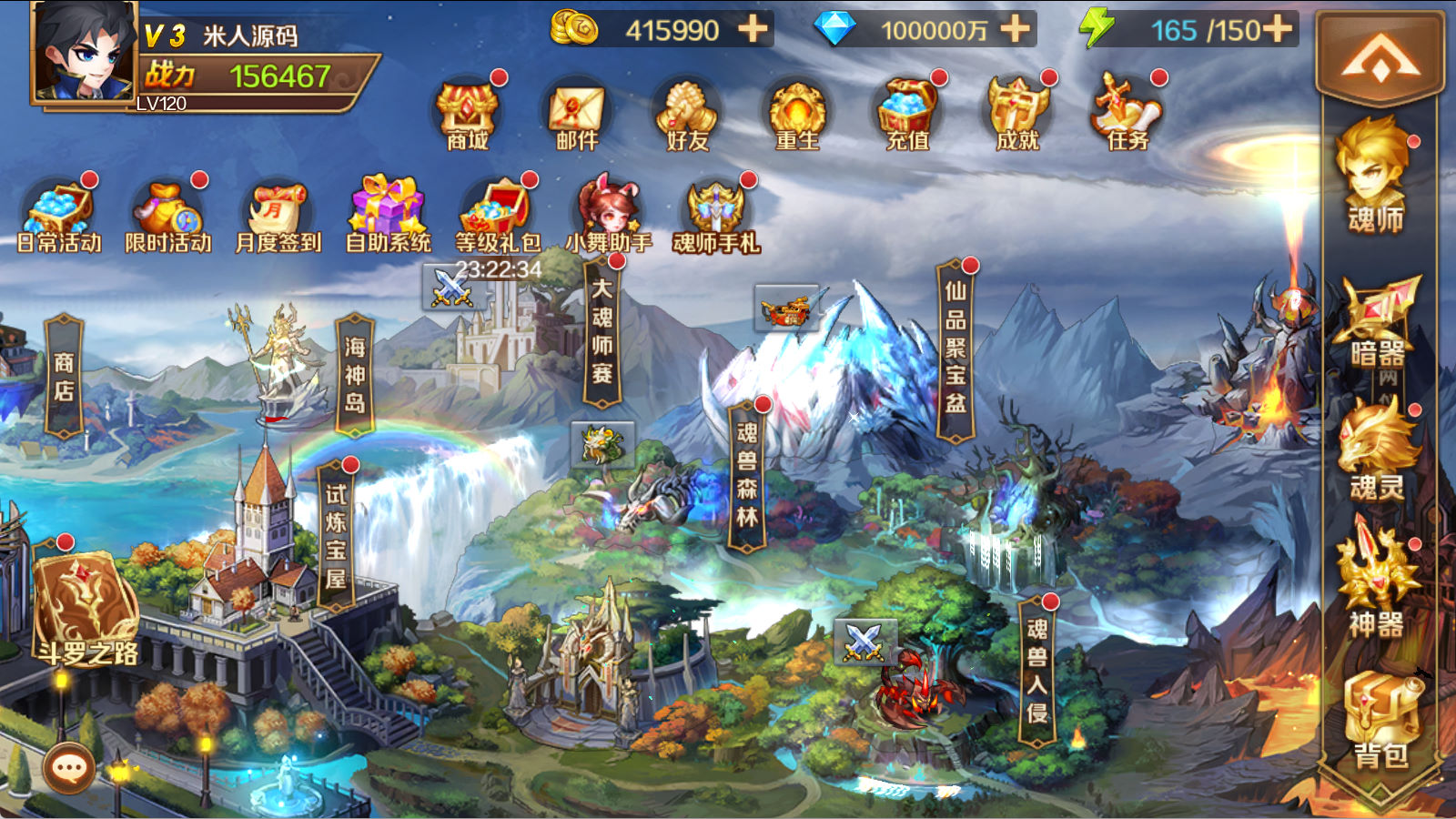The width and height of the screenshot is (1456, 819).
Task: Open the 充值 recharge chest
Action: (907, 114)
